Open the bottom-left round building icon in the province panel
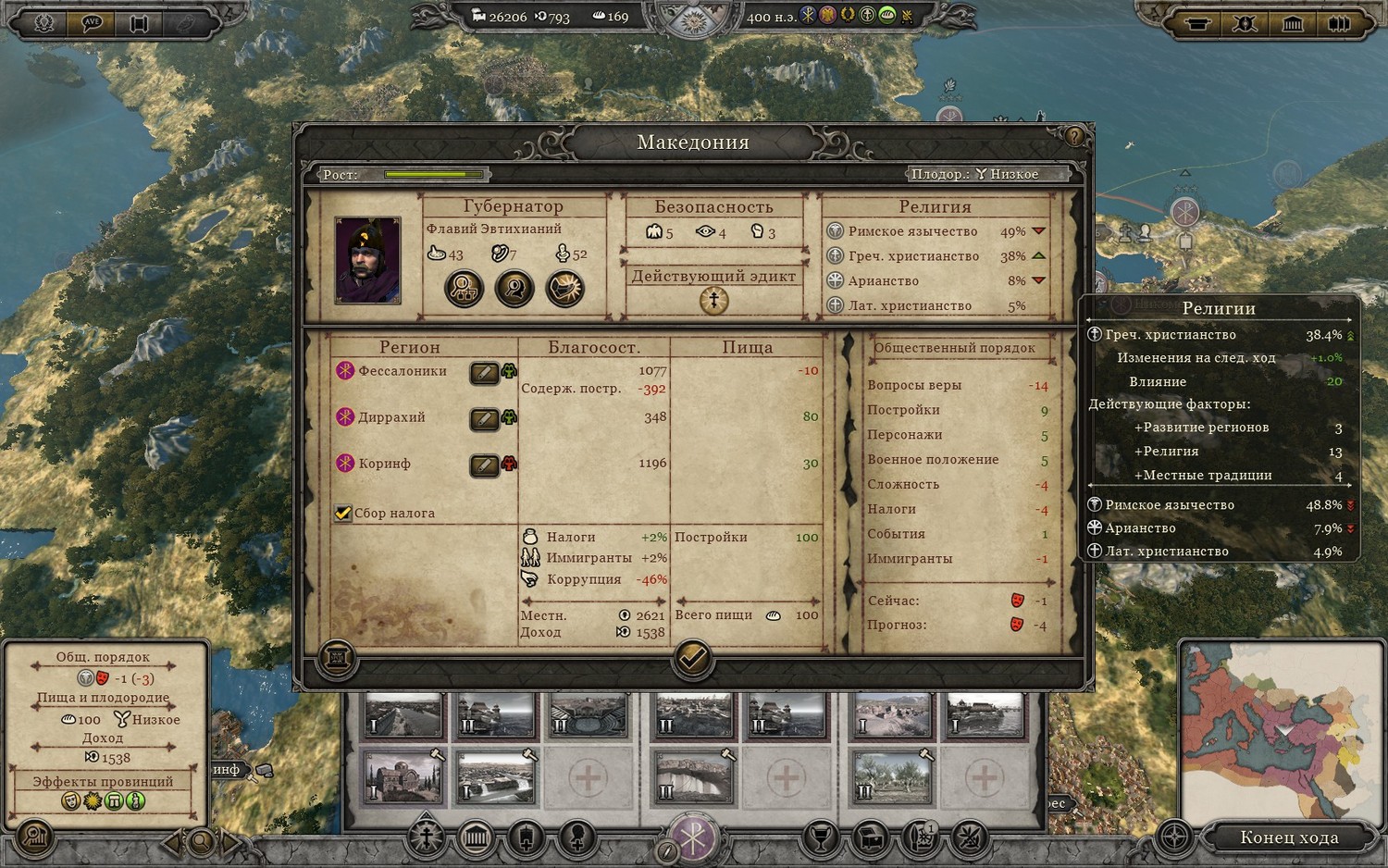This screenshot has height=868, width=1388. pyautogui.click(x=337, y=658)
